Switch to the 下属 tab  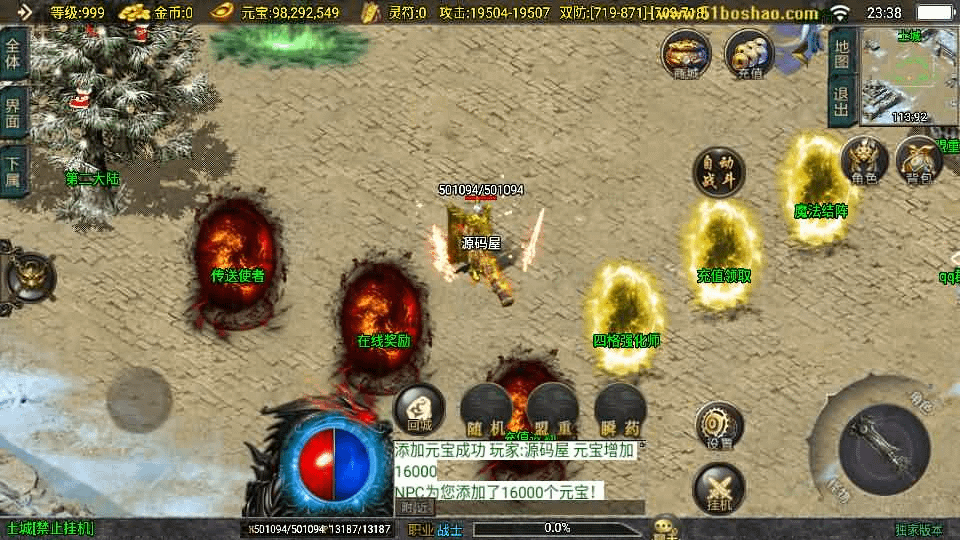tap(14, 171)
